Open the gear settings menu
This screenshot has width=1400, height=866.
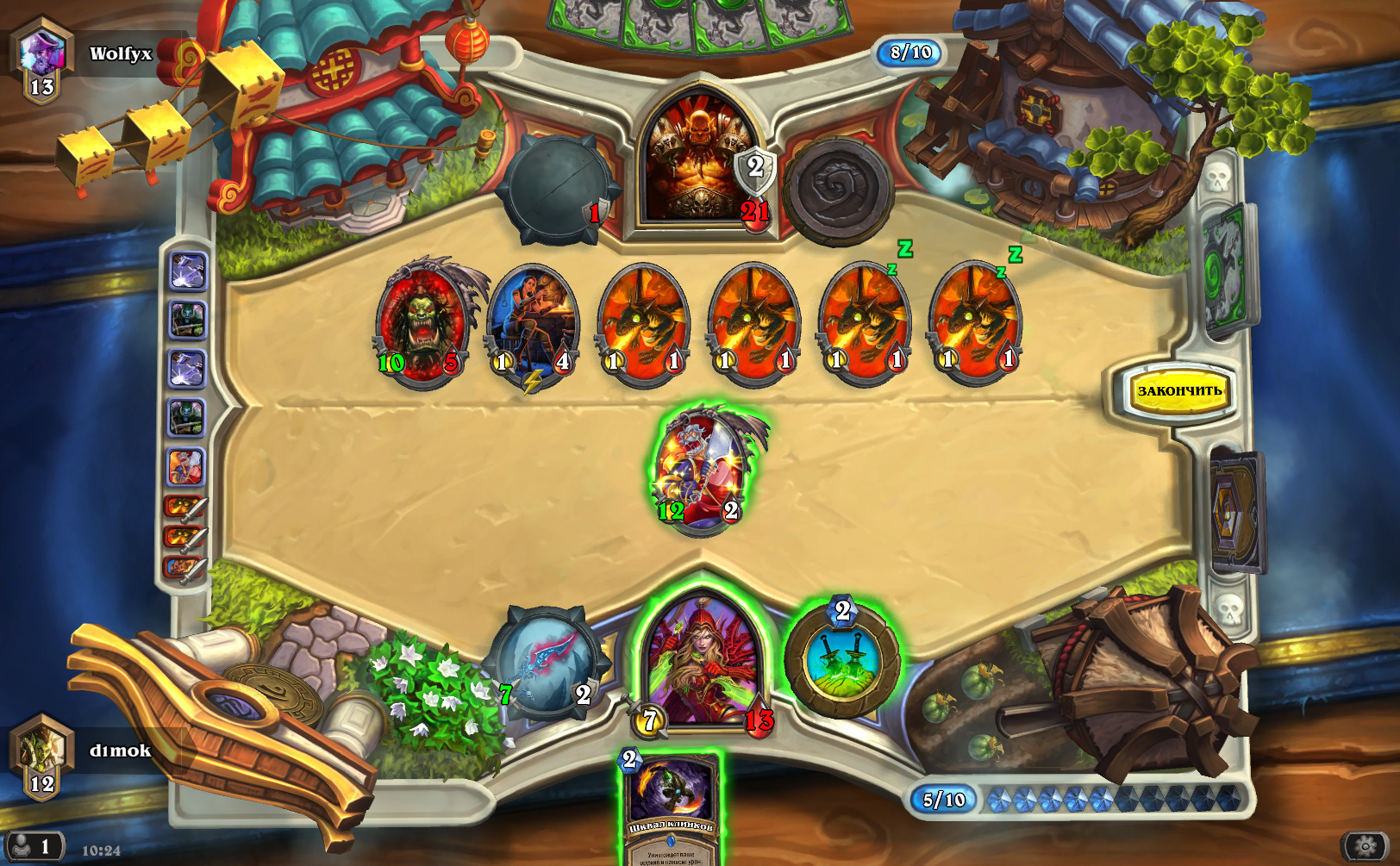coord(1366,846)
